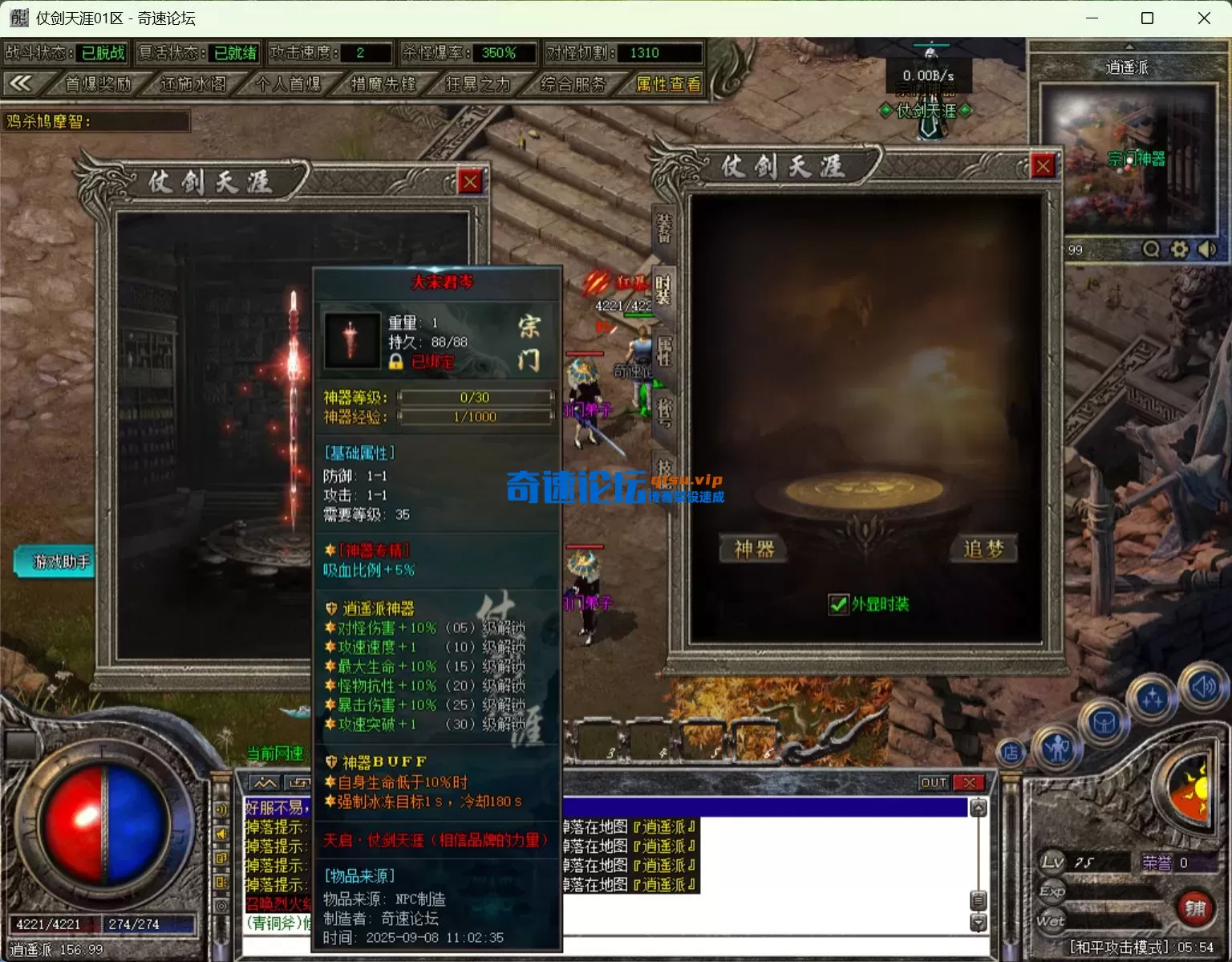
Task: Open the bag/inventory icon bottom right
Action: 1104,720
